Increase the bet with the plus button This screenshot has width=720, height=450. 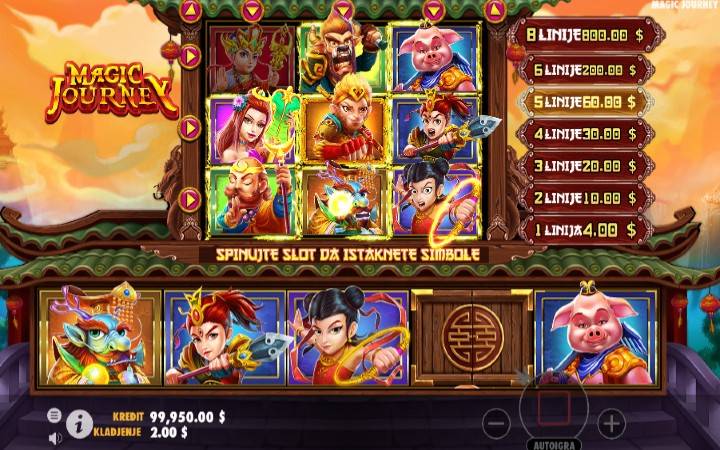click(x=611, y=423)
